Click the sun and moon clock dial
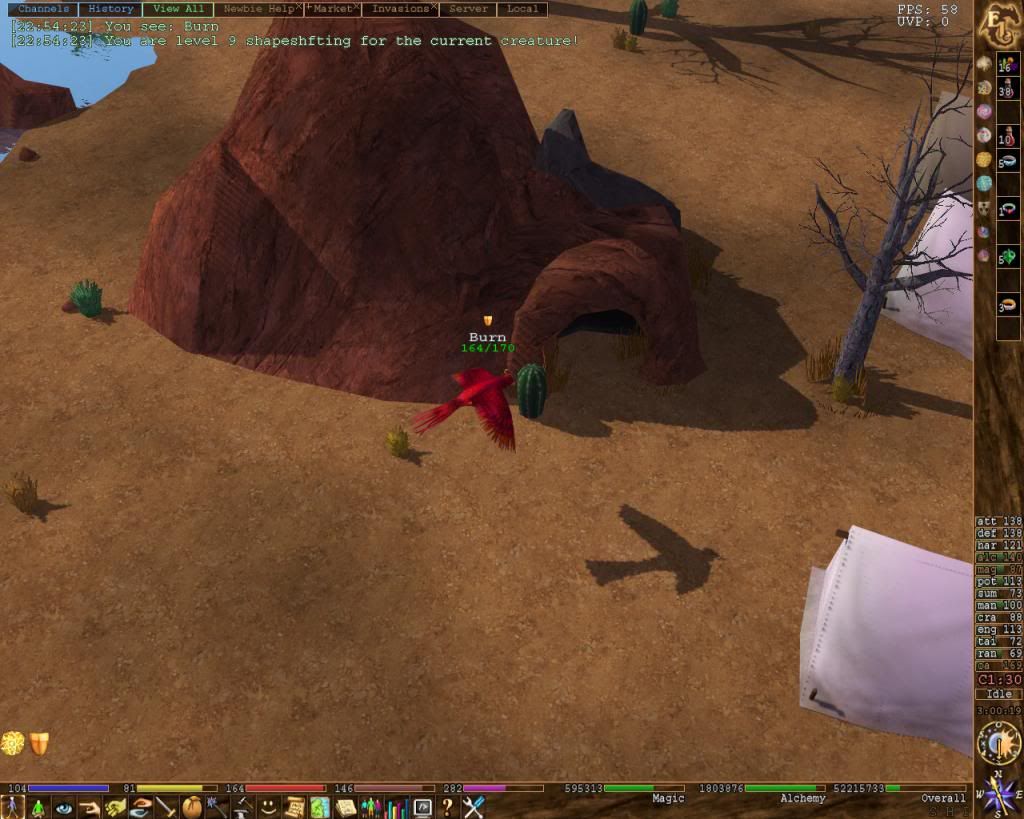Viewport: 1024px width, 819px height. pyautogui.click(x=998, y=742)
